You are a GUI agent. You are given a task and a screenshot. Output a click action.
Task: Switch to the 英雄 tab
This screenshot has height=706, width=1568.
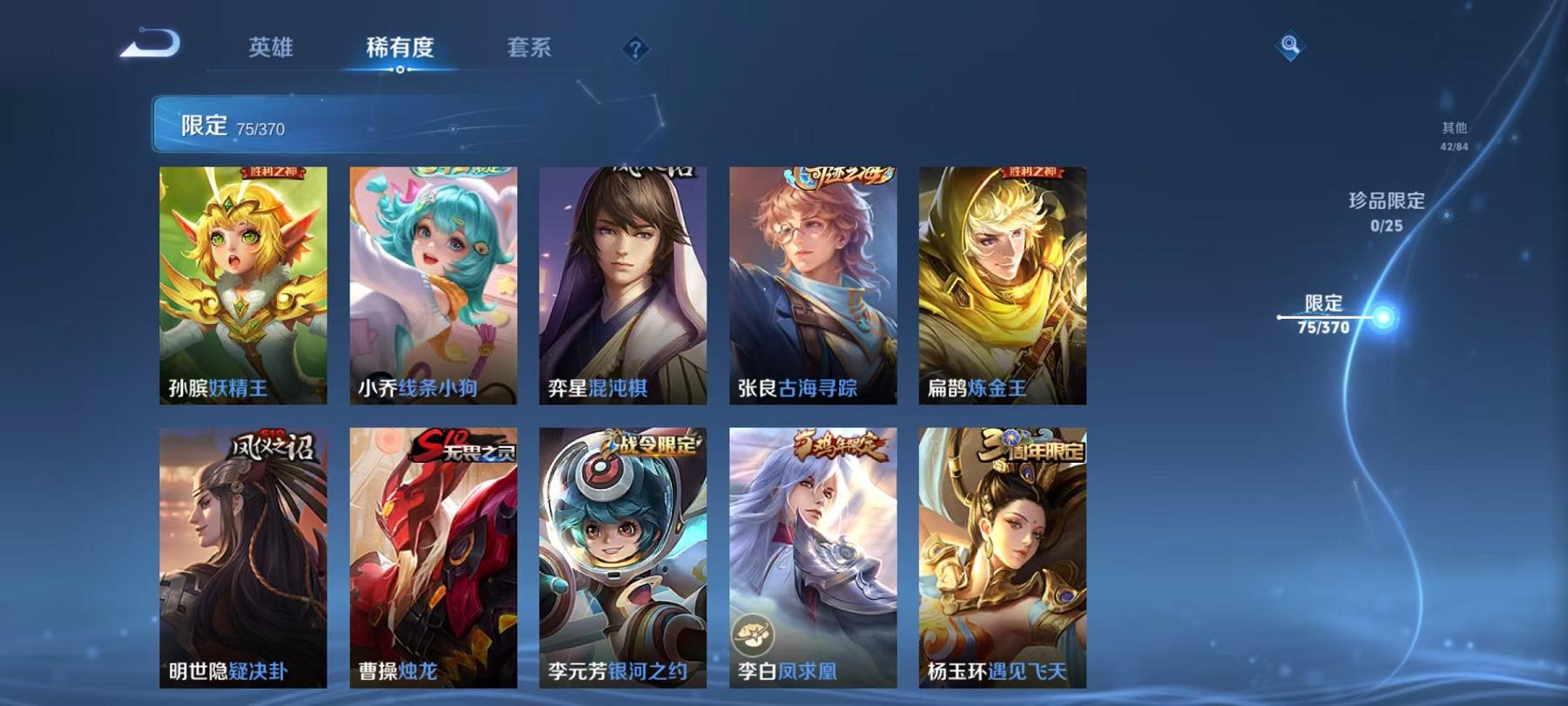270,50
